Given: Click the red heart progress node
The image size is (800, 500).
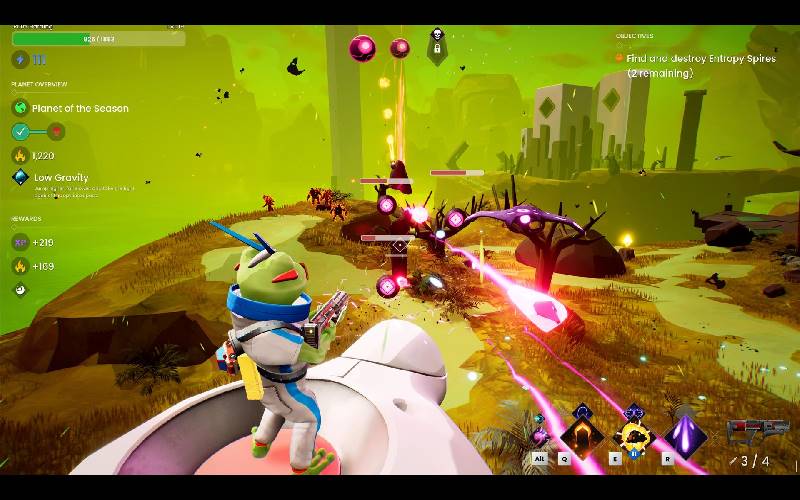Looking at the screenshot, I should (57, 131).
